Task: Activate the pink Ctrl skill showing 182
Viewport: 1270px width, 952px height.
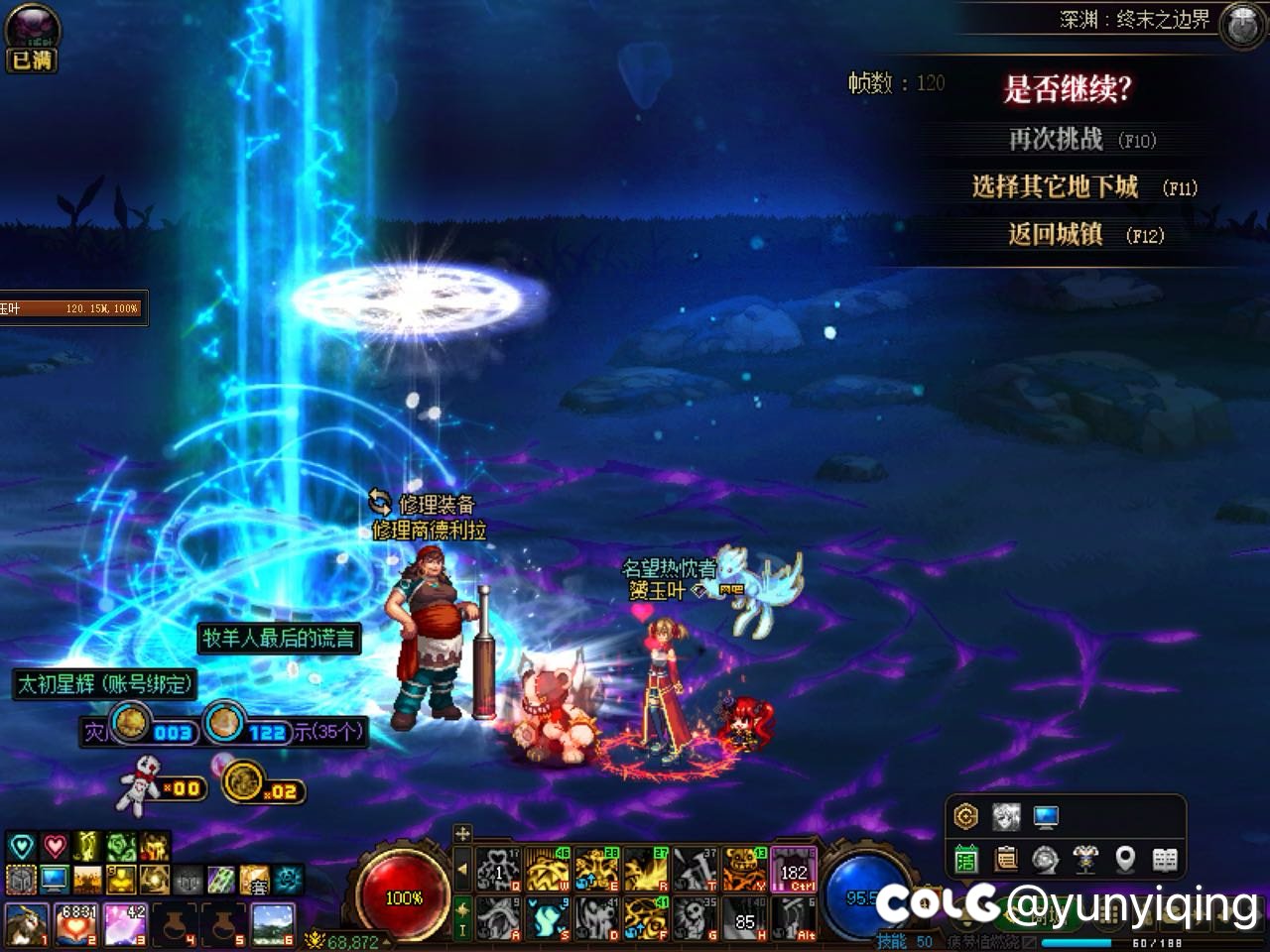Action: tap(794, 870)
